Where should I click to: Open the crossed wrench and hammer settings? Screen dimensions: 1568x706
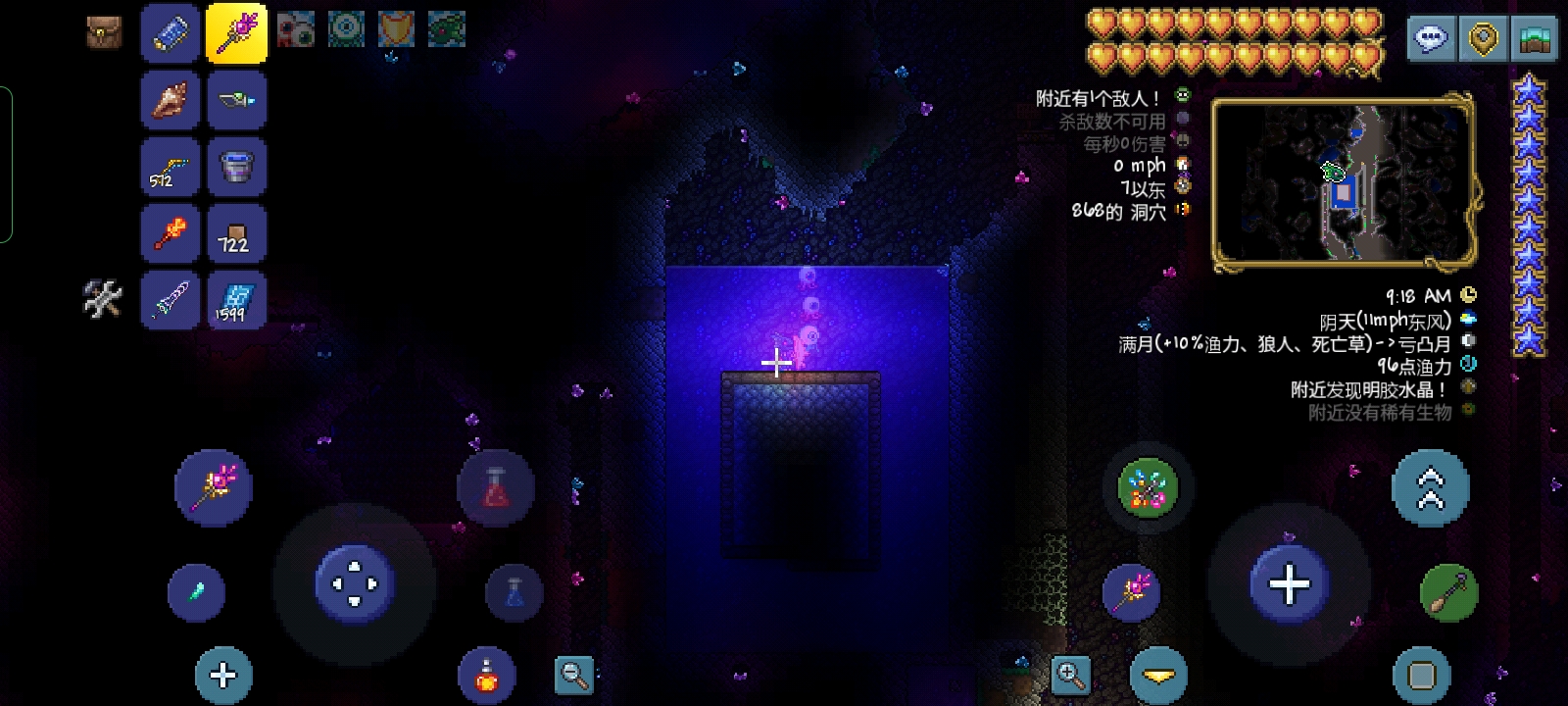pos(103,299)
